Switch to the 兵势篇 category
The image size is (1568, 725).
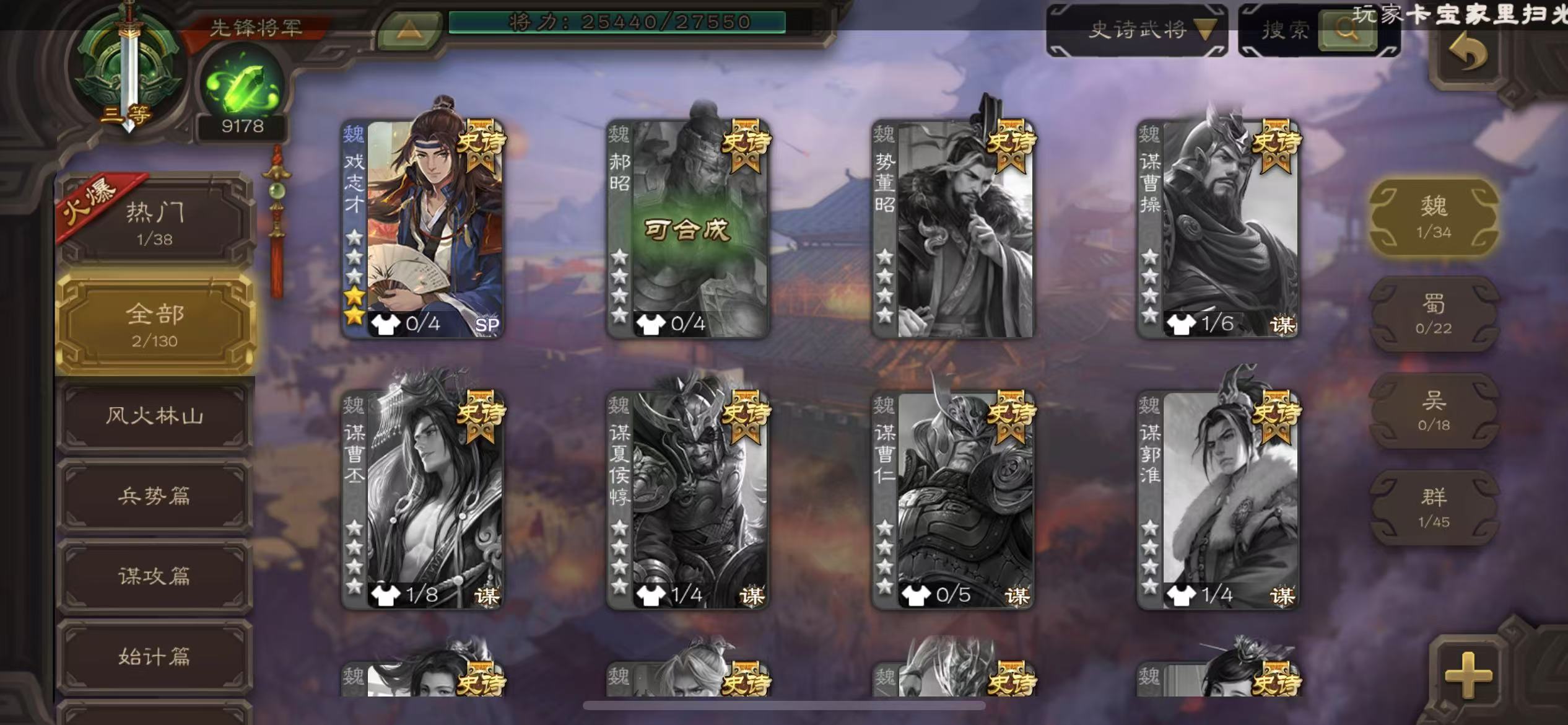(155, 496)
